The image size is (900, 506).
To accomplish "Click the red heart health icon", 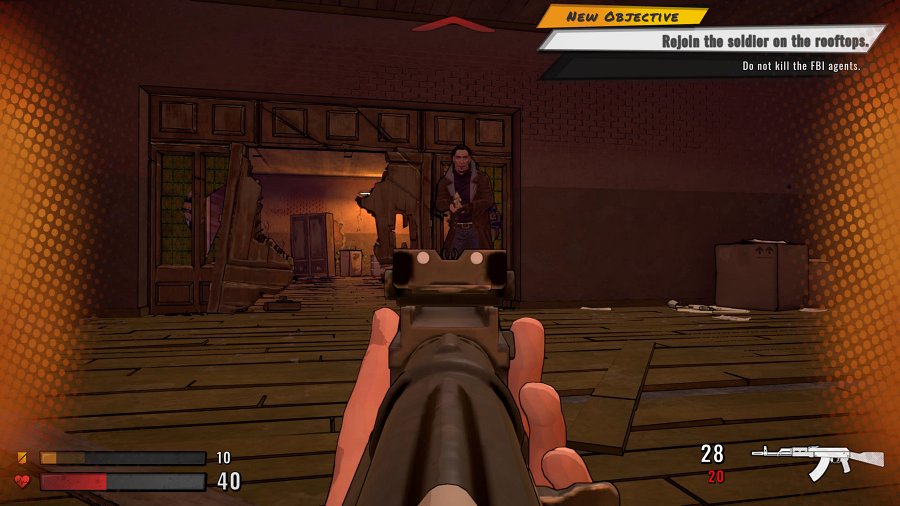I will click(x=22, y=481).
